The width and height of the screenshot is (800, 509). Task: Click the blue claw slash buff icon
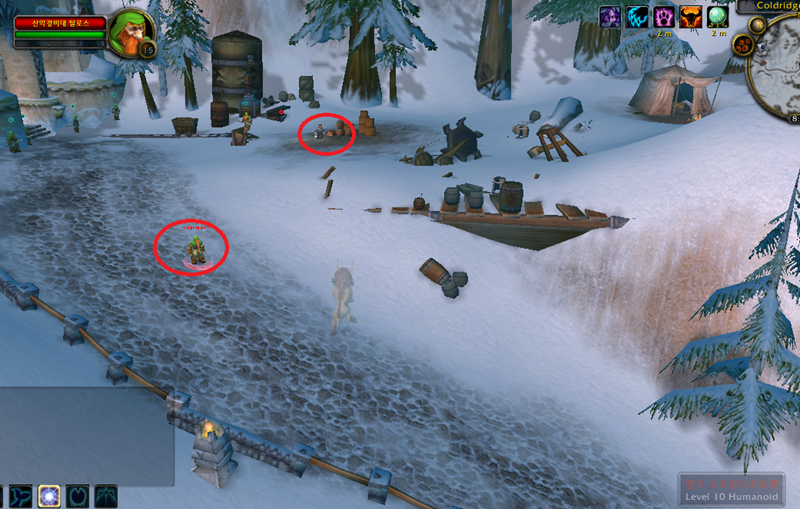pos(637,17)
